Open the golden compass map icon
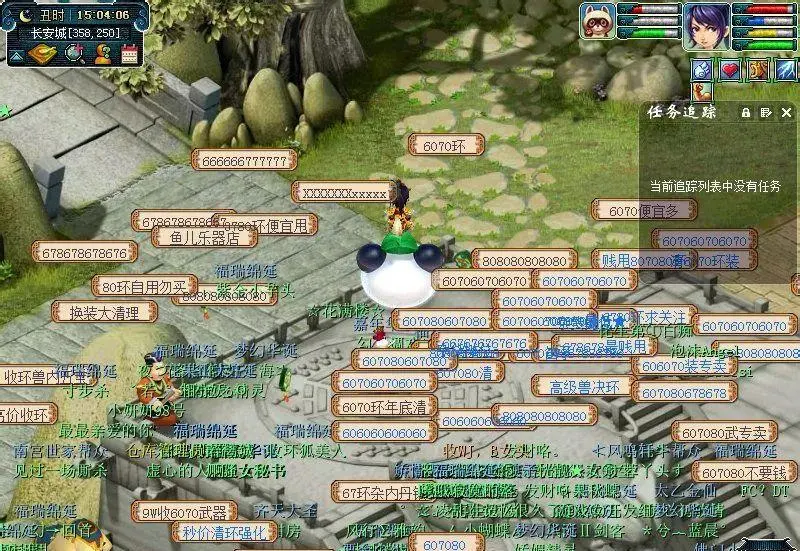The width and height of the screenshot is (800, 551). [x=42, y=53]
